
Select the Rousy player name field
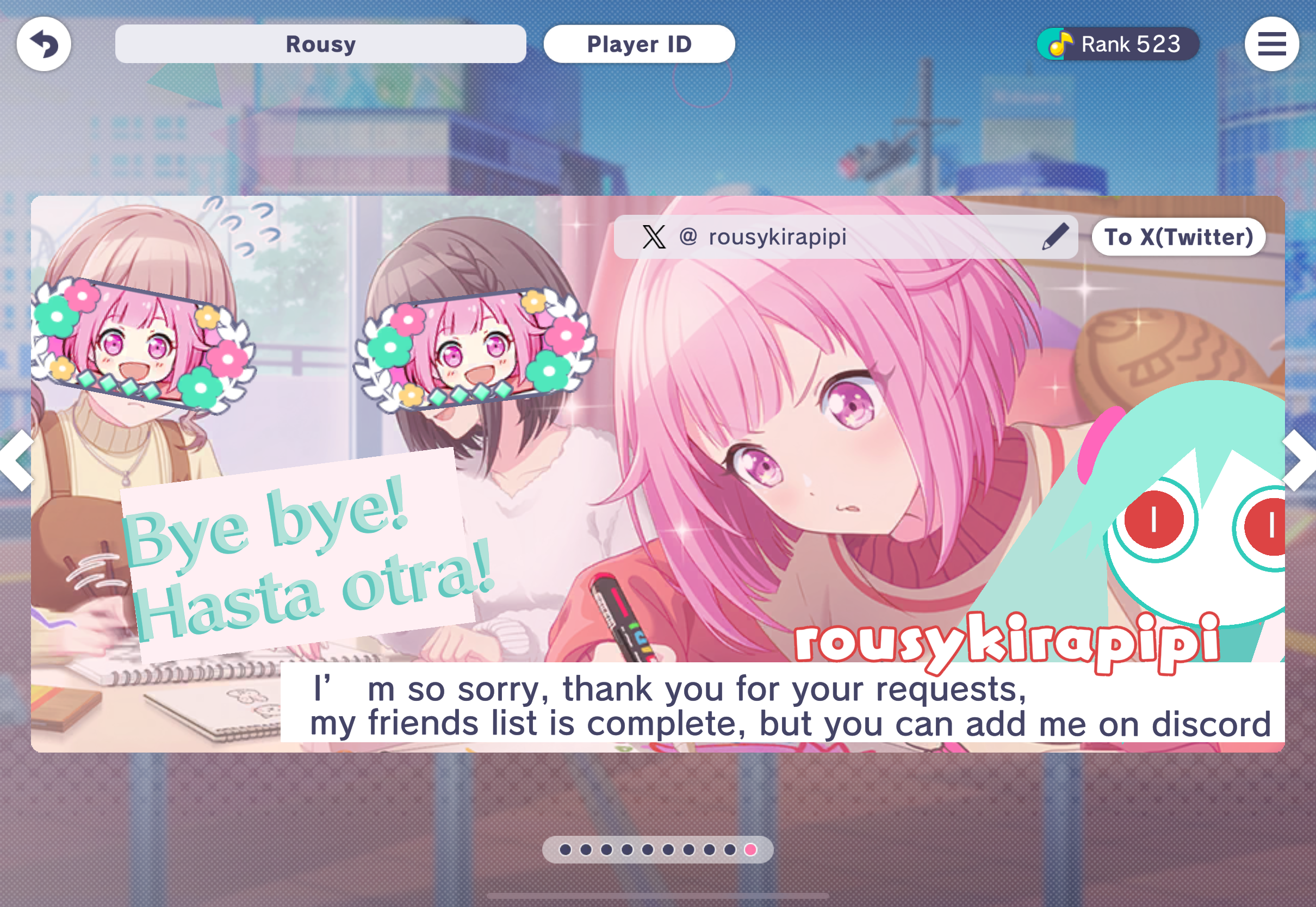coord(320,44)
